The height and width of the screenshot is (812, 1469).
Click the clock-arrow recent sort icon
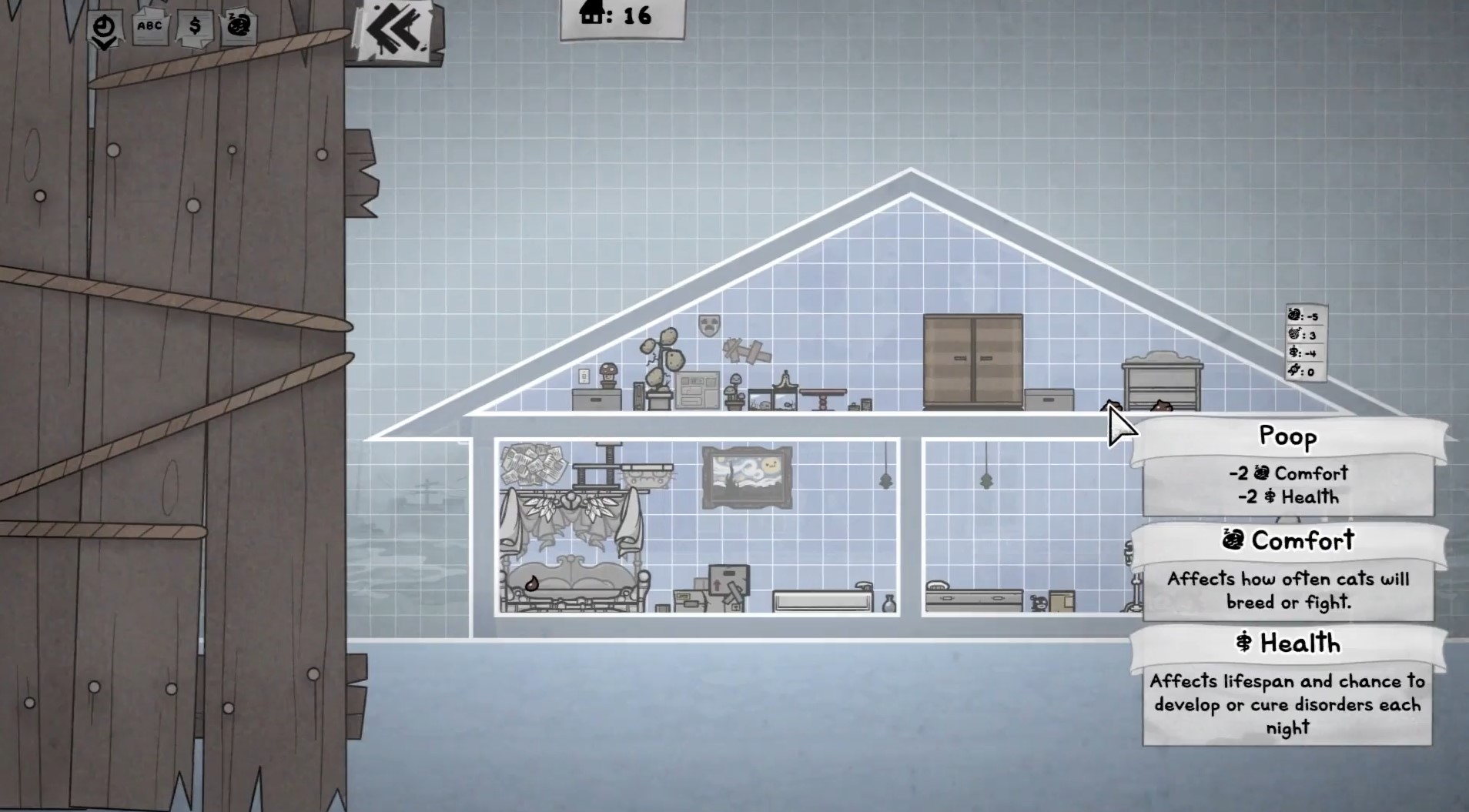pos(104,27)
